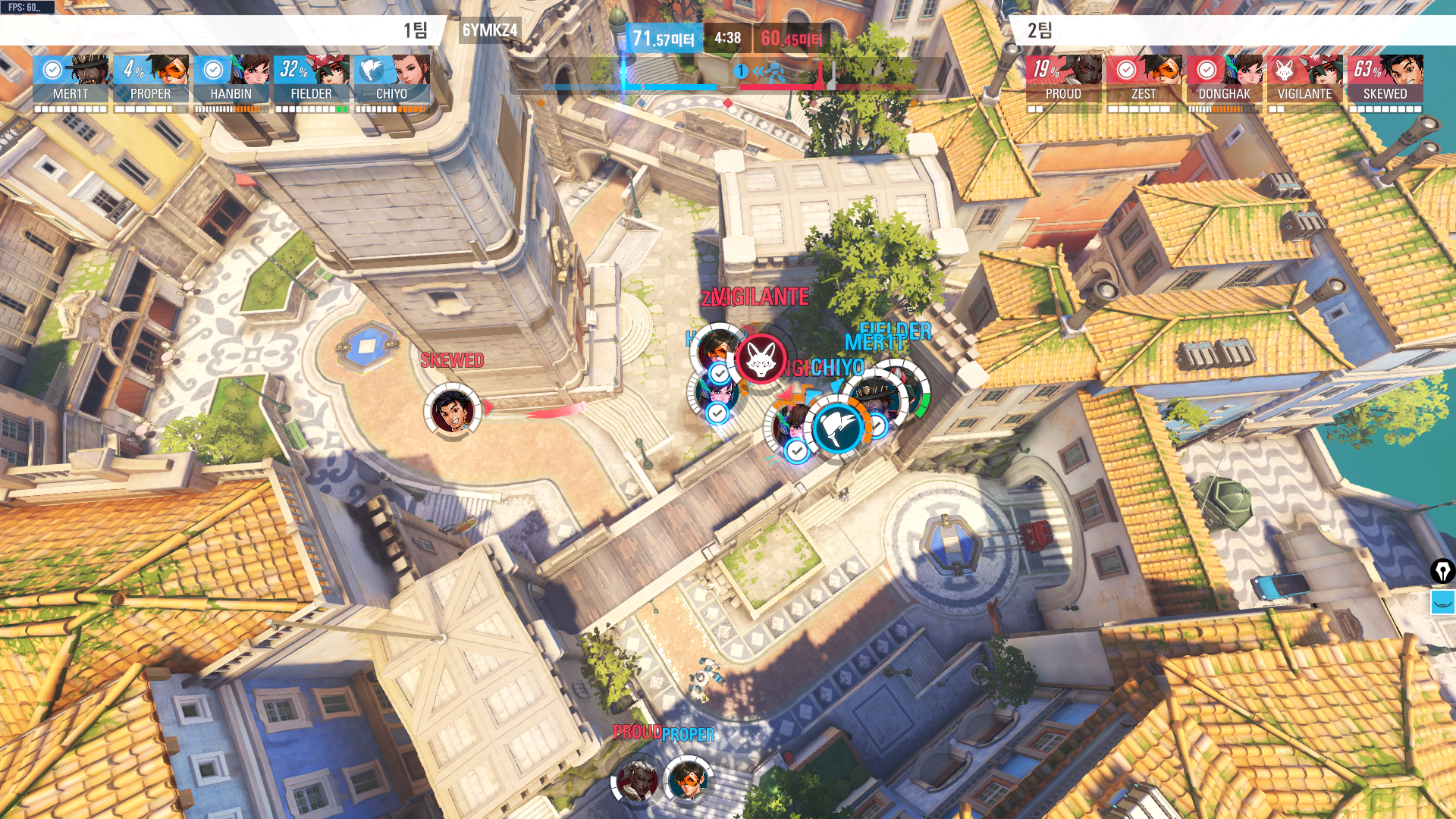The width and height of the screenshot is (1456, 819).
Task: Select PROUD's player card
Action: pos(1063,79)
